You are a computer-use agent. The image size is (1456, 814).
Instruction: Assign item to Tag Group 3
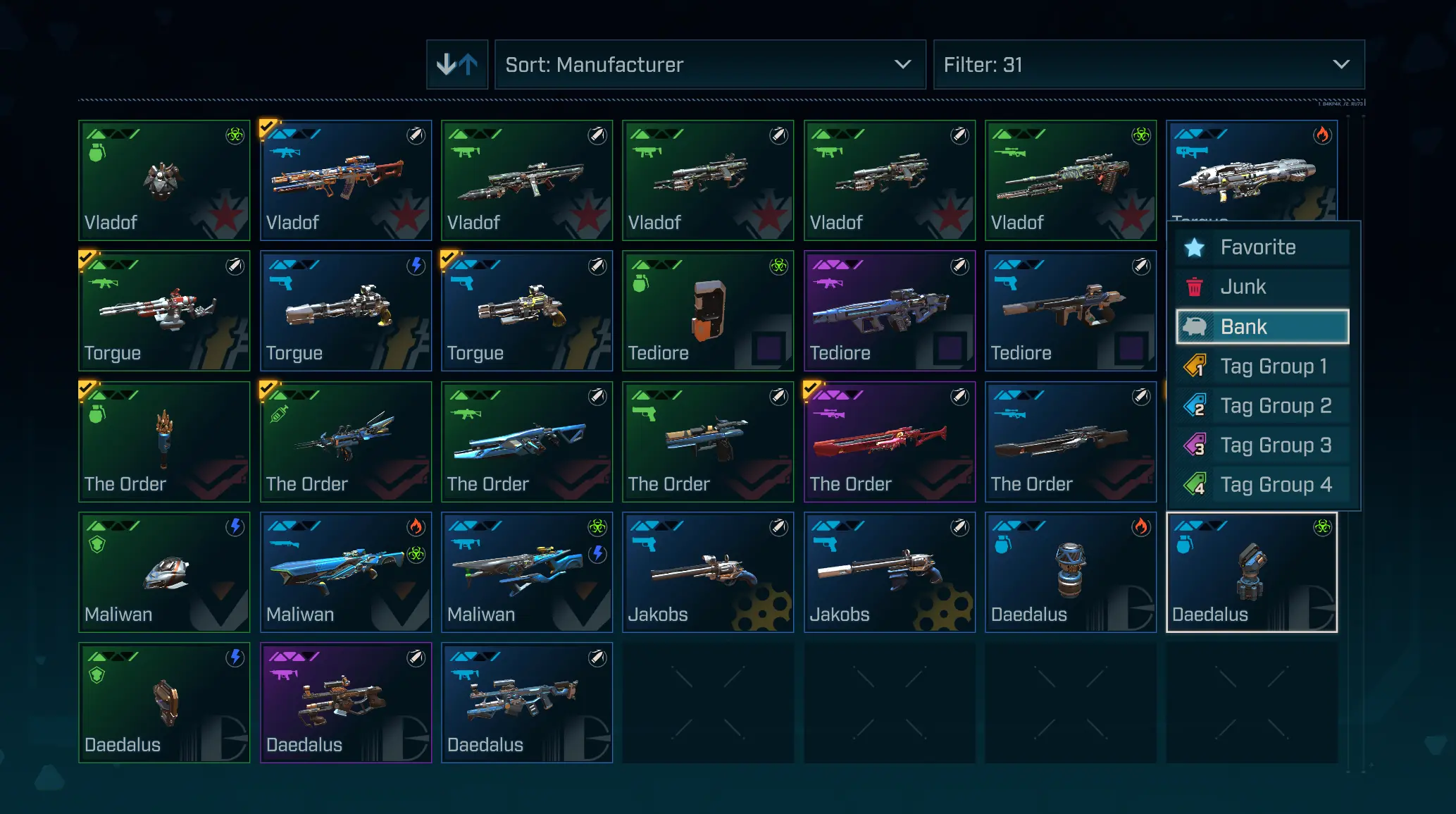[1262, 445]
